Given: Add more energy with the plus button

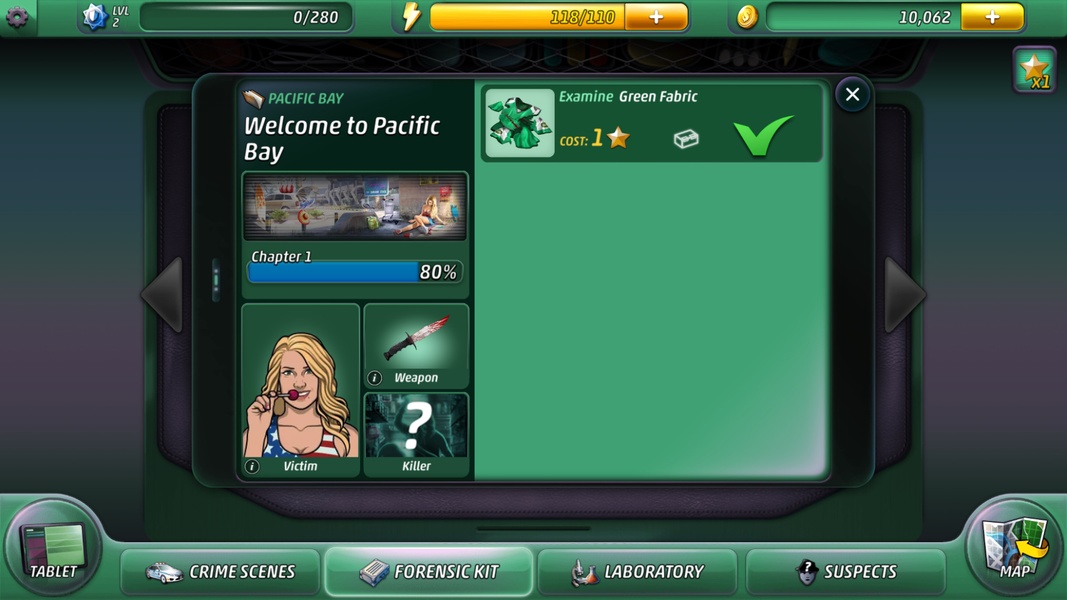Looking at the screenshot, I should pyautogui.click(x=656, y=17).
